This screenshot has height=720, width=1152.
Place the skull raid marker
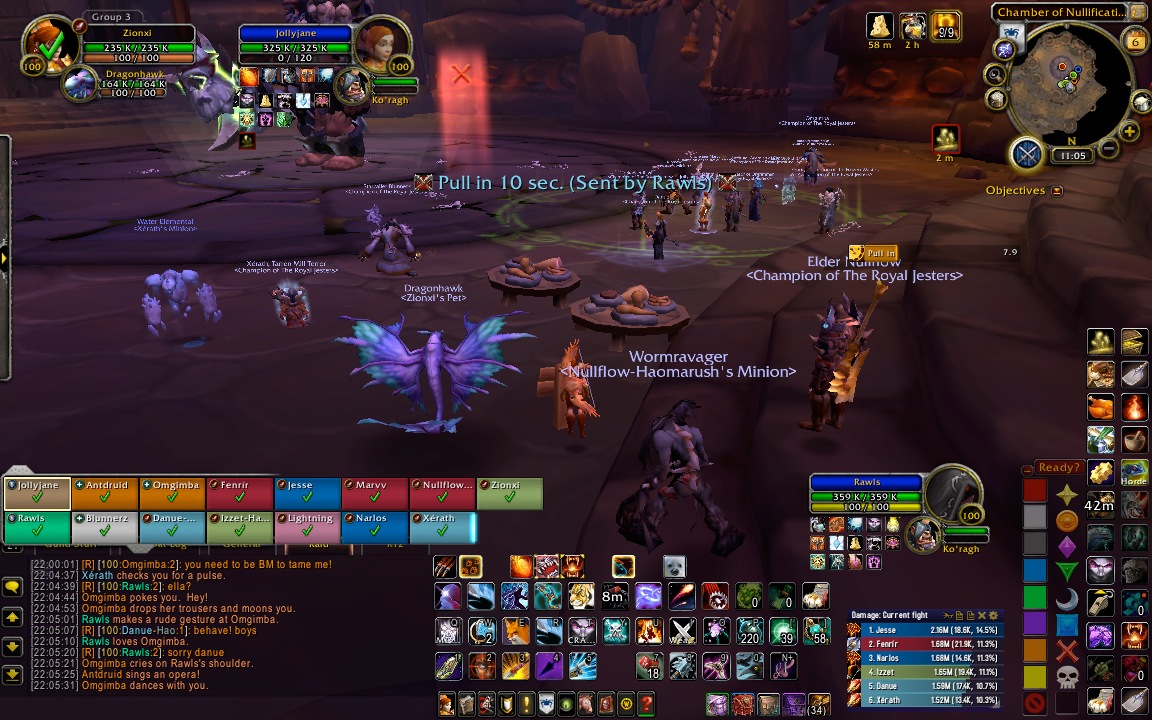[1067, 677]
